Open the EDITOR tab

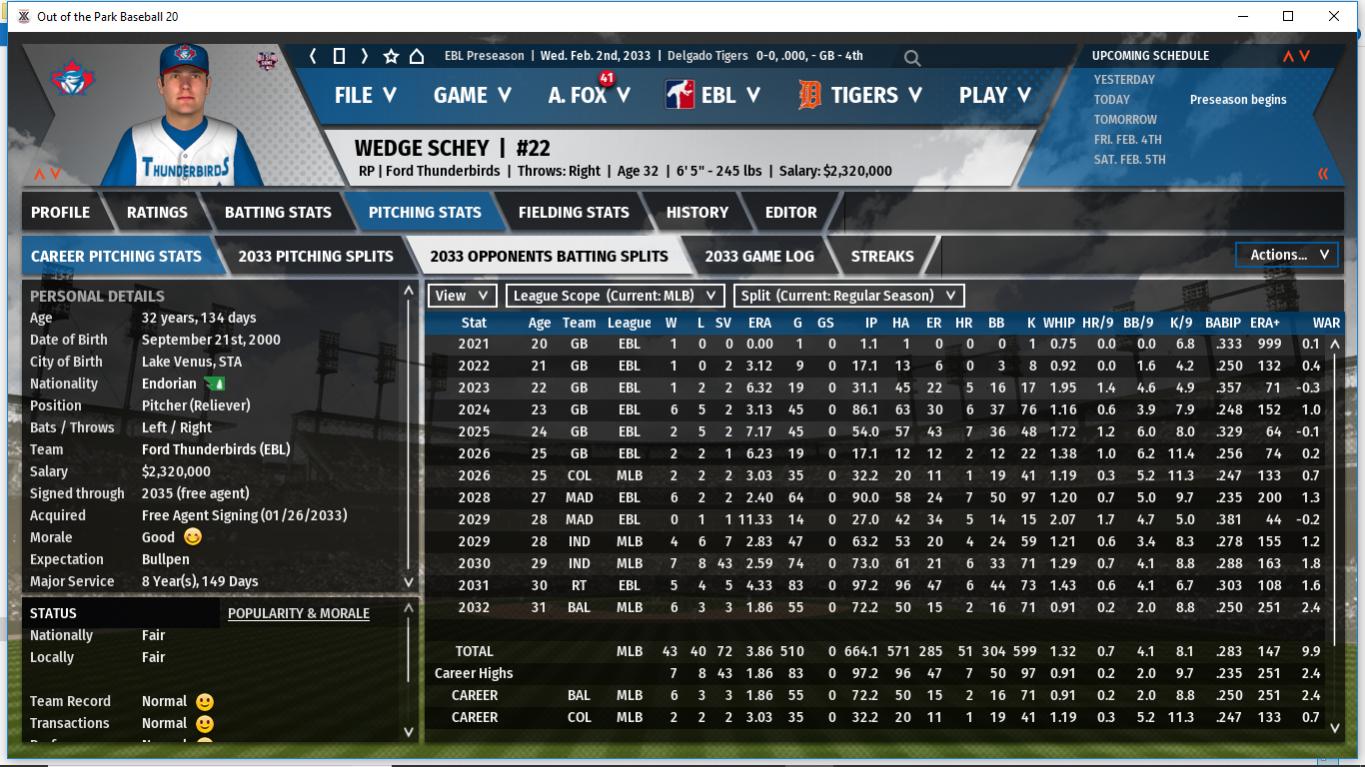coord(791,212)
